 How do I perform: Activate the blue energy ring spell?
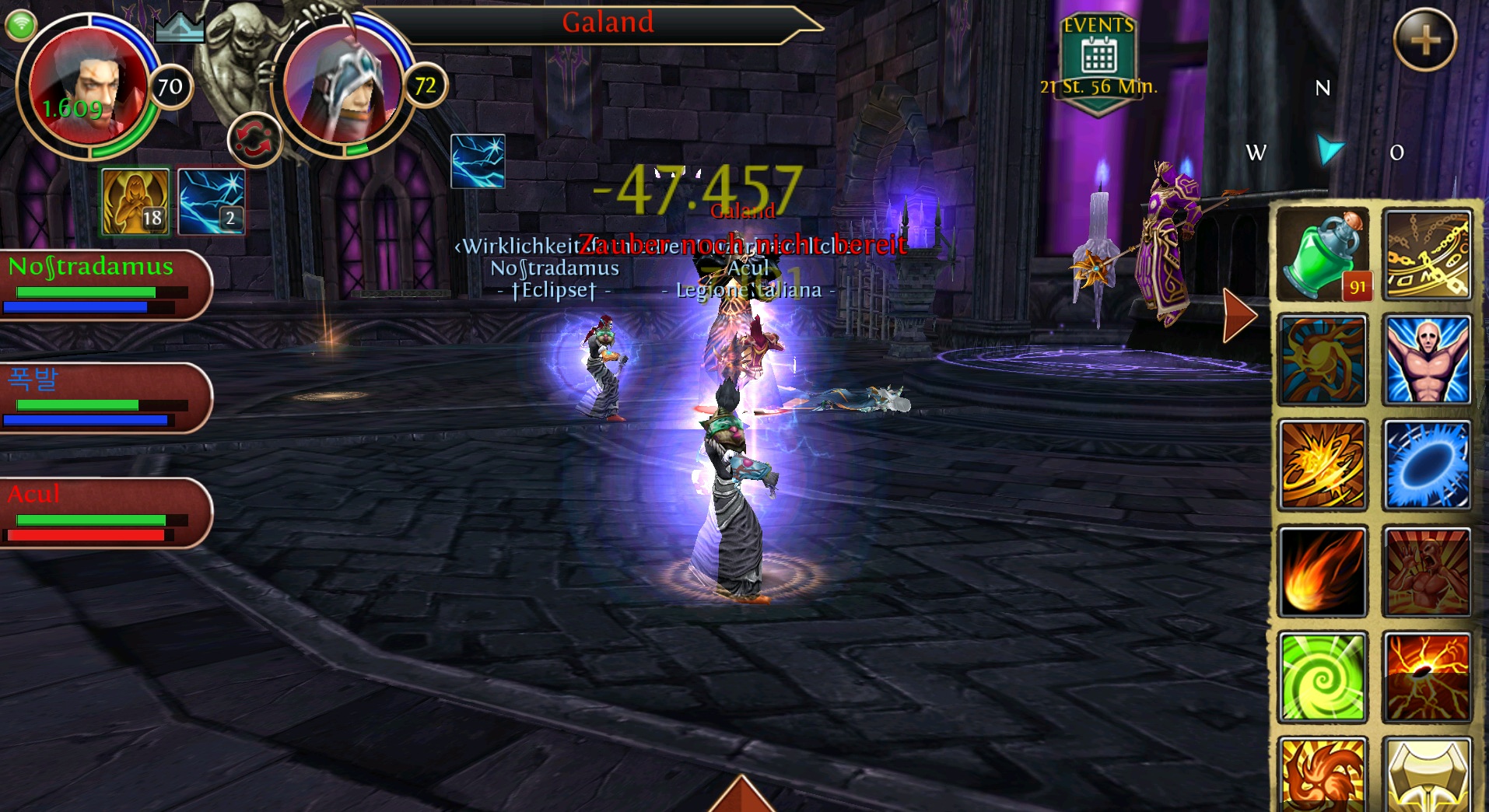point(1427,465)
